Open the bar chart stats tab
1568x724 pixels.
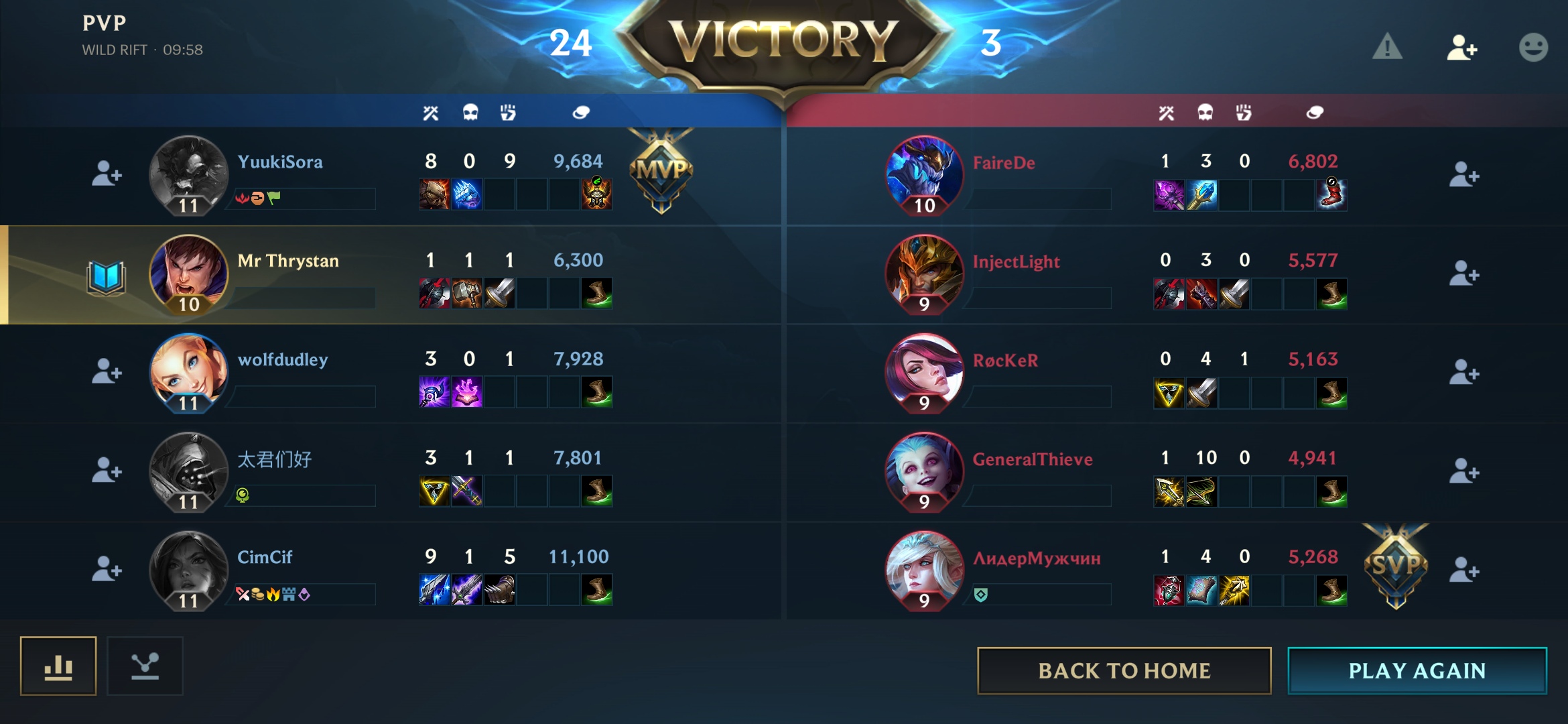pyautogui.click(x=58, y=666)
